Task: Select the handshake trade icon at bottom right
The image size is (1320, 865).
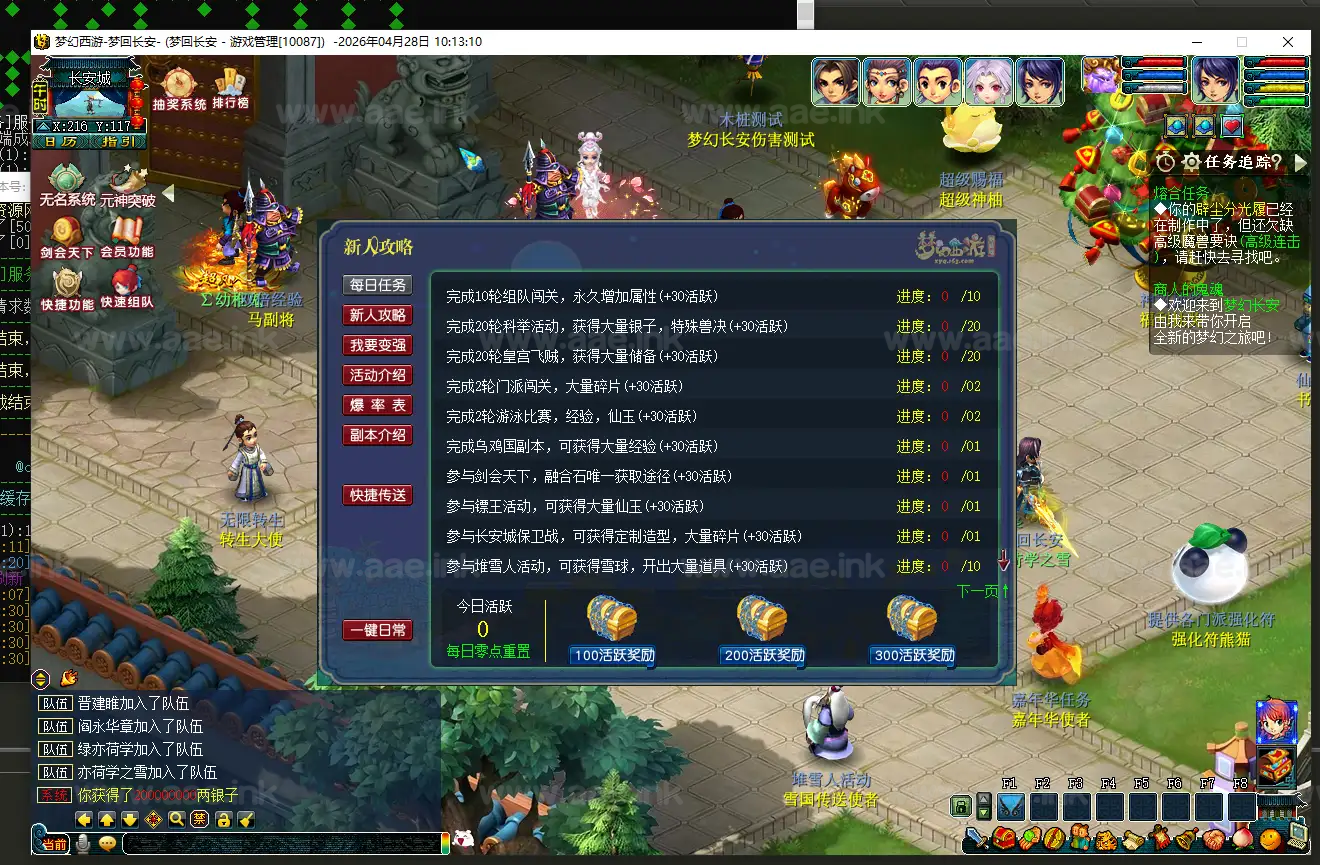Action: pyautogui.click(x=1214, y=839)
